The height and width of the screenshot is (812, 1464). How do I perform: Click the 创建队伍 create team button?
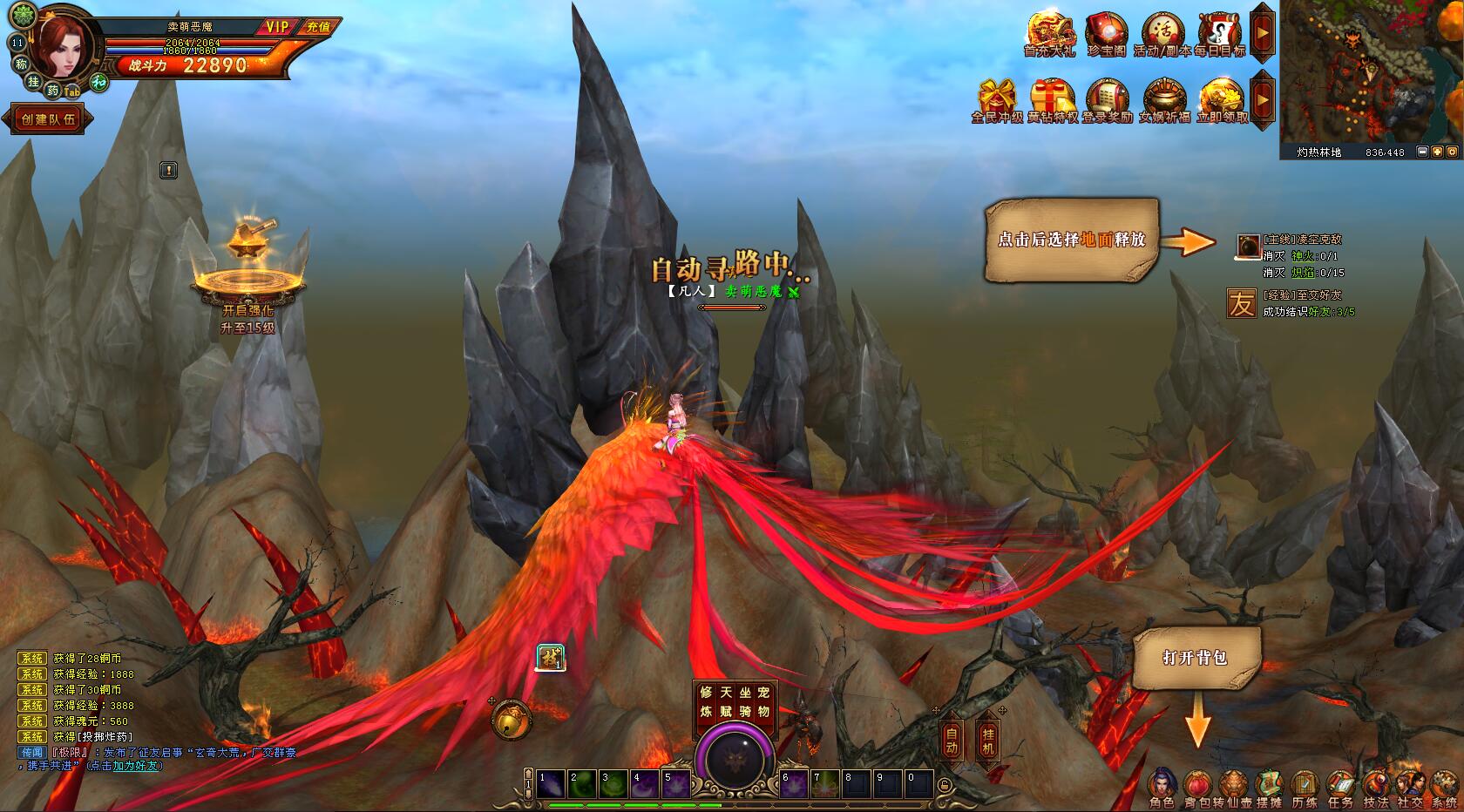click(x=49, y=119)
